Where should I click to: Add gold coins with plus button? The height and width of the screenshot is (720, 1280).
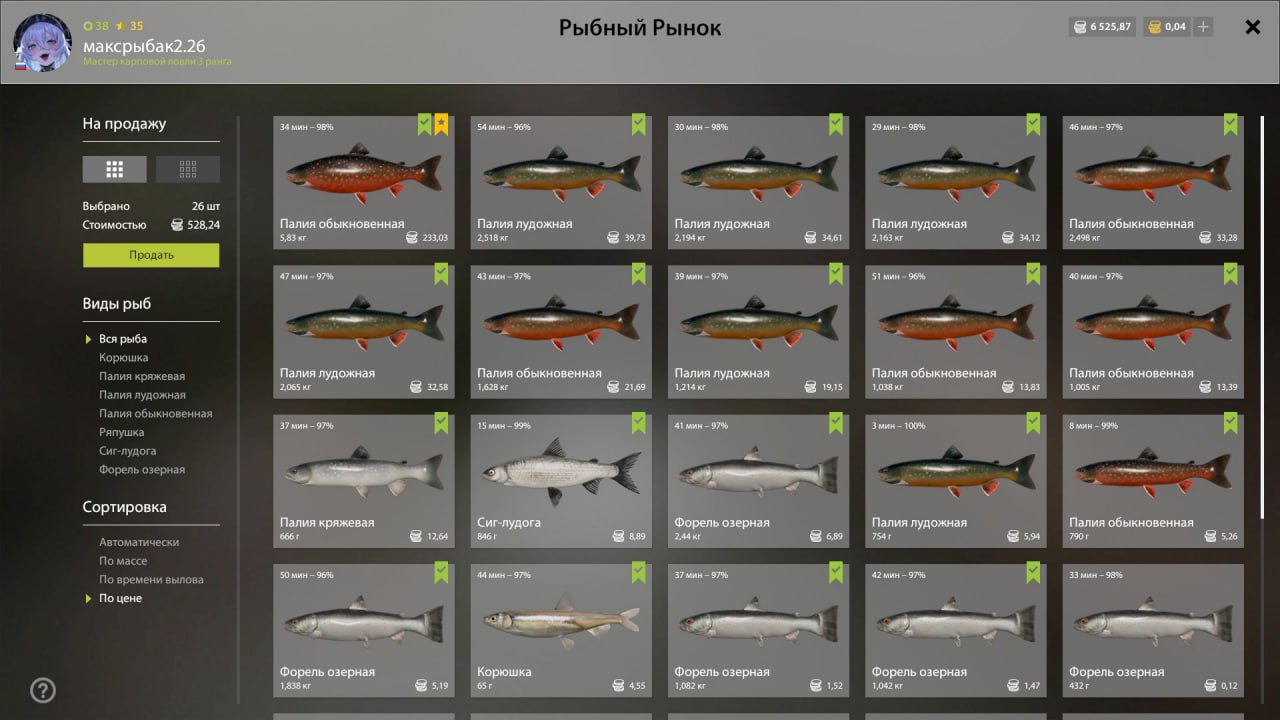1203,27
